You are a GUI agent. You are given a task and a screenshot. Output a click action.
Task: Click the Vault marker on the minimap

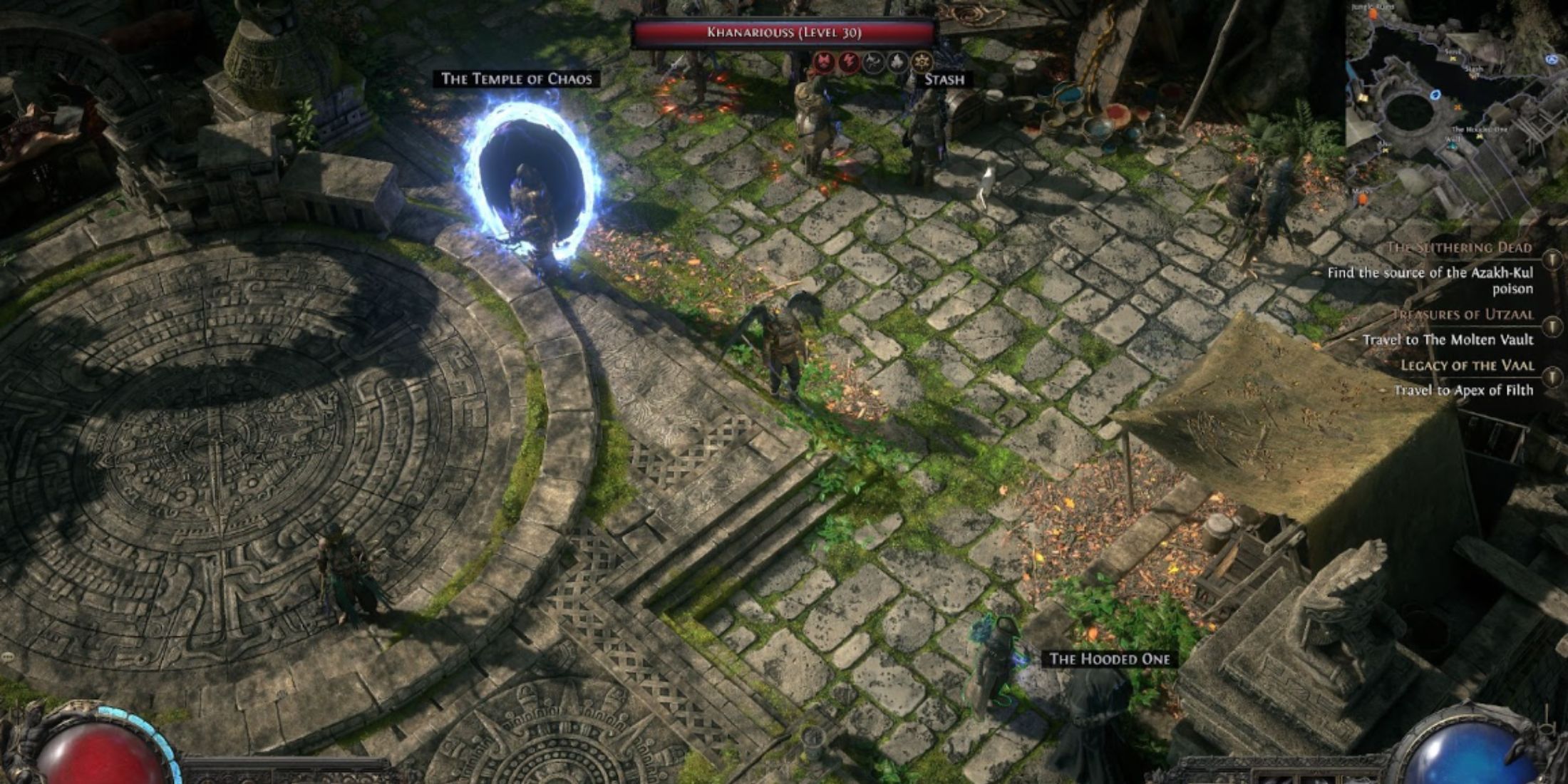1452,146
